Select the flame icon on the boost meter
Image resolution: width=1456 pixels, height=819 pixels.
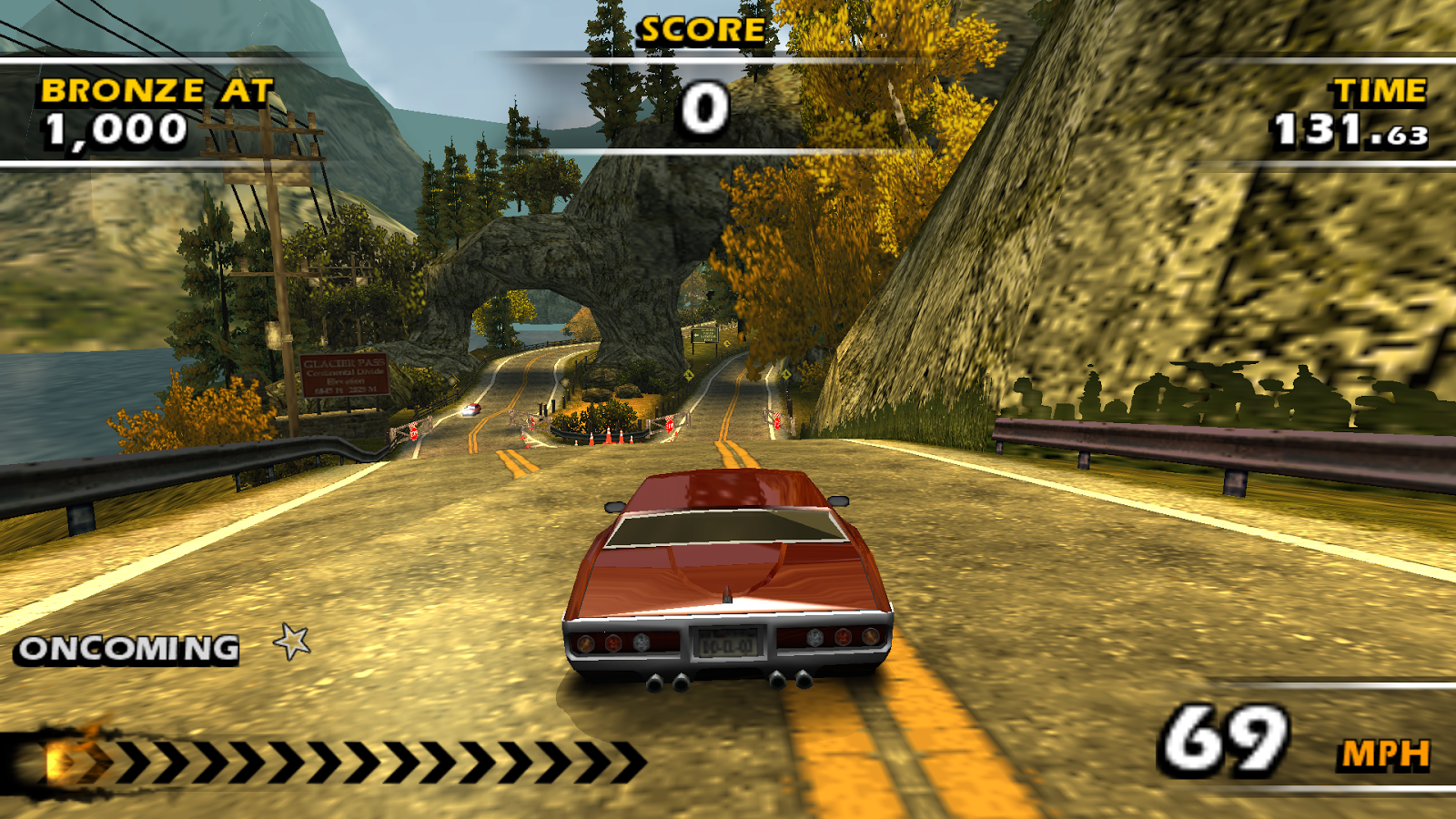point(71,758)
